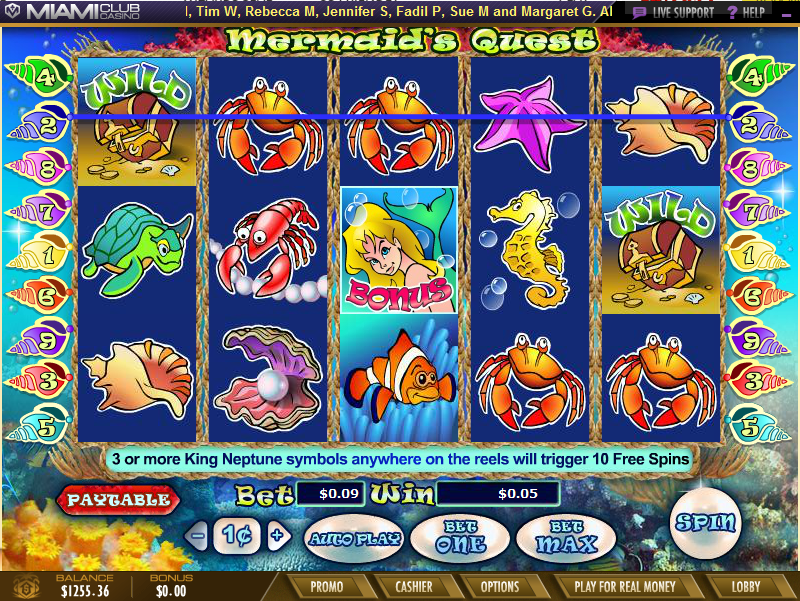This screenshot has height=601, width=800.
Task: Return to the Lobby
Action: [745, 587]
